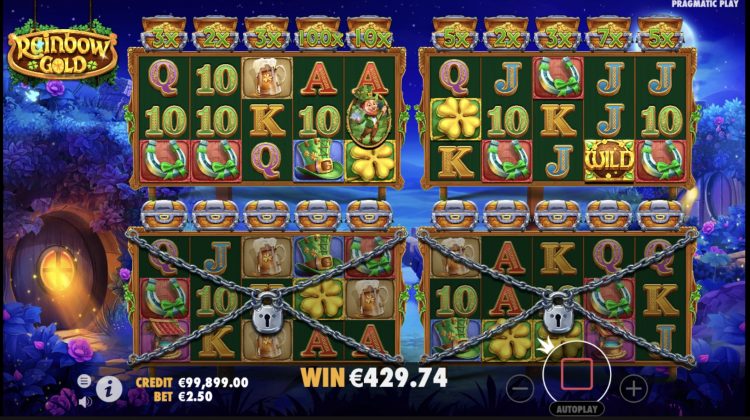The image size is (750, 420).
Task: Open the hamburger settings menu
Action: (84, 380)
